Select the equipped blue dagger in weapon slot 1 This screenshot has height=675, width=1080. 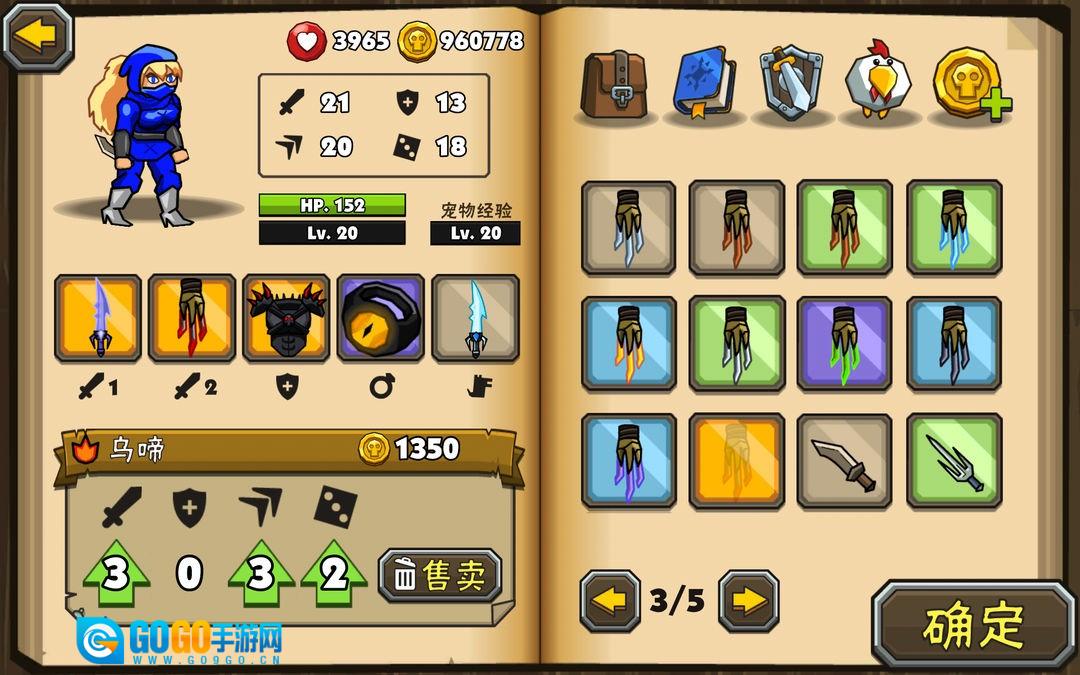click(x=98, y=318)
